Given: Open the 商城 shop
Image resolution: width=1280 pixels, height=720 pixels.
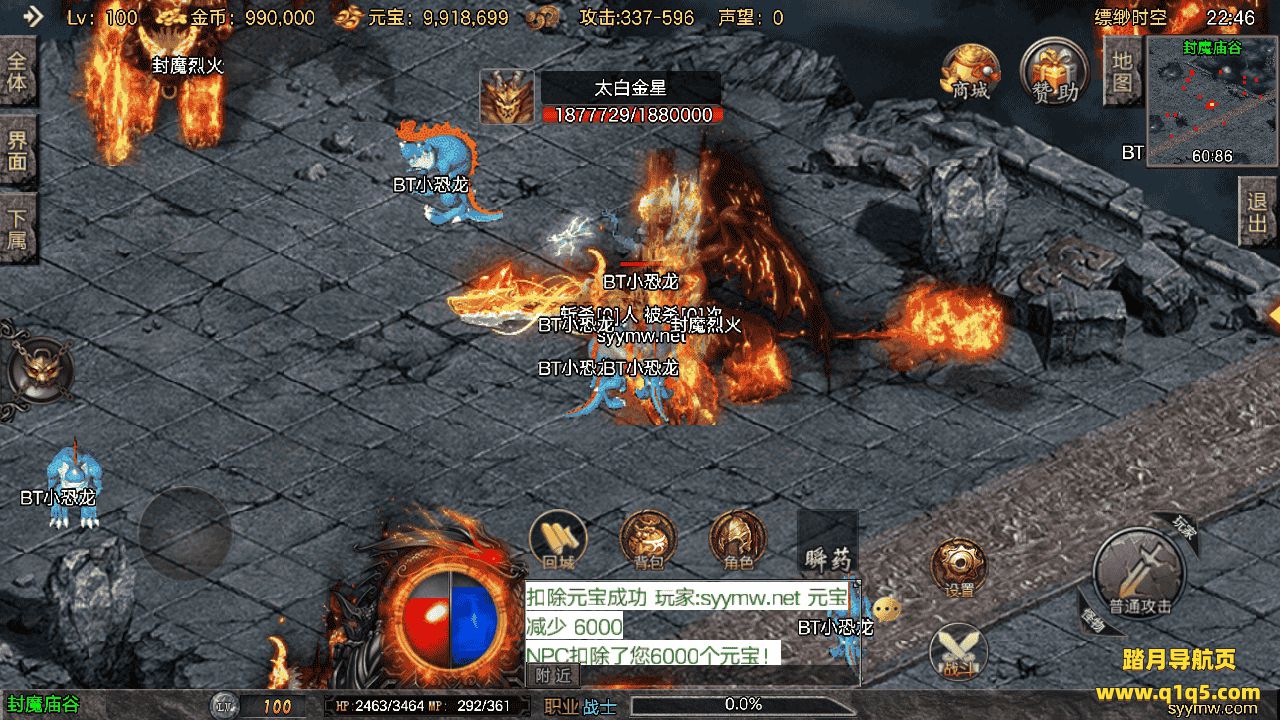Looking at the screenshot, I should tap(970, 70).
